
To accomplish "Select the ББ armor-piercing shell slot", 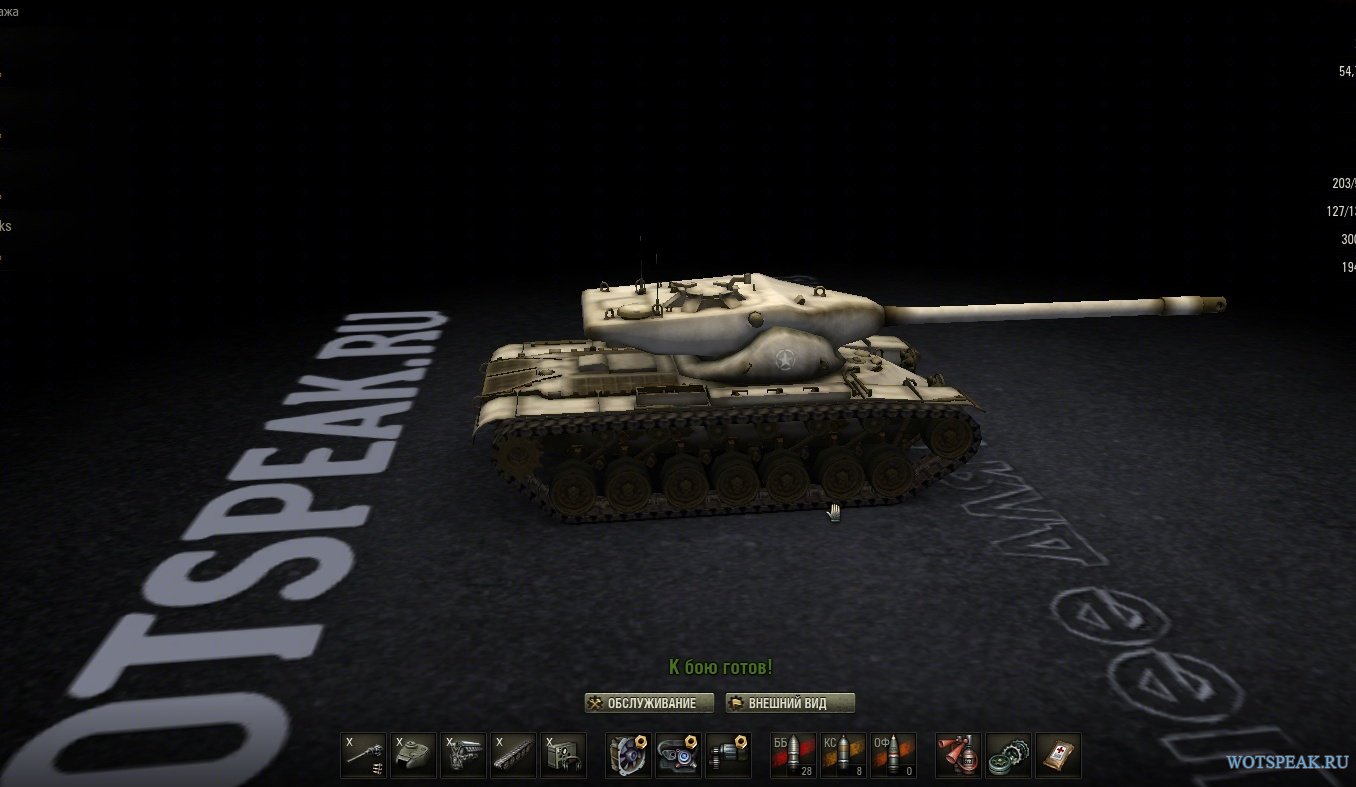I will (x=794, y=756).
